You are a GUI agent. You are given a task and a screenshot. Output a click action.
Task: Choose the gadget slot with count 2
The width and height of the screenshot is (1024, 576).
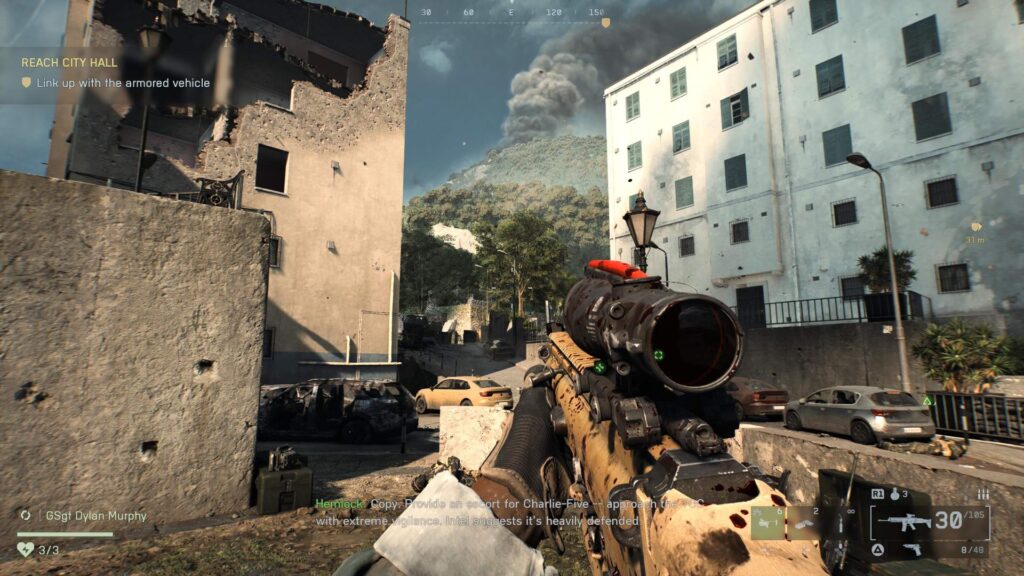tap(804, 521)
